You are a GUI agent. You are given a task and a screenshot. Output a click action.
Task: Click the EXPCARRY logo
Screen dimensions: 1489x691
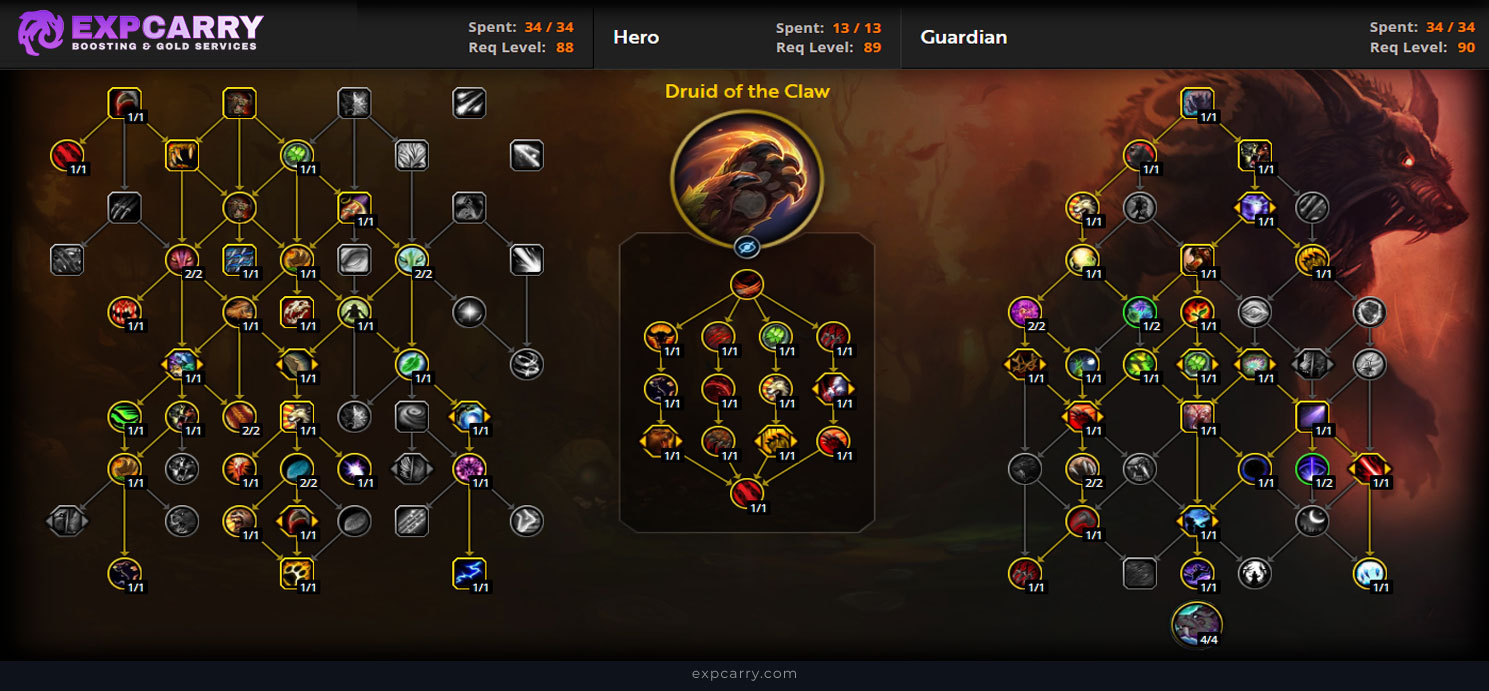tap(140, 33)
